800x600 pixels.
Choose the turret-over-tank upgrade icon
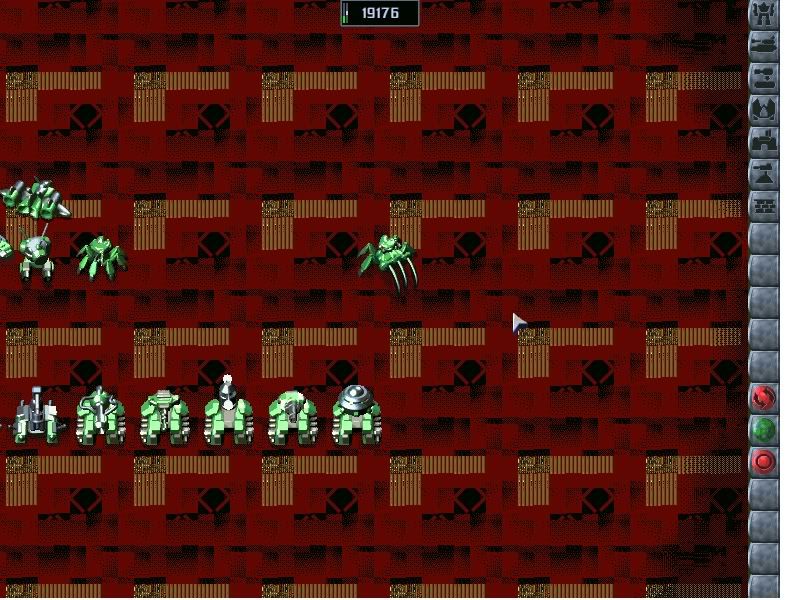[x=764, y=77]
